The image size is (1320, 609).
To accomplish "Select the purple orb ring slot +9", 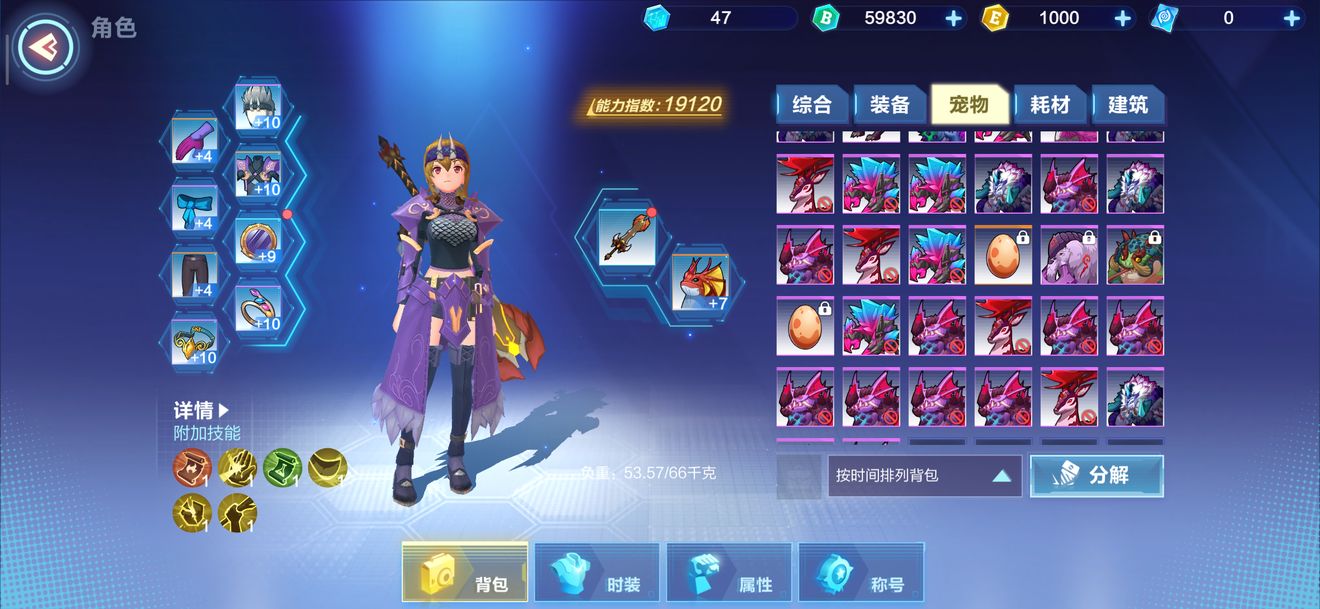I will (258, 241).
